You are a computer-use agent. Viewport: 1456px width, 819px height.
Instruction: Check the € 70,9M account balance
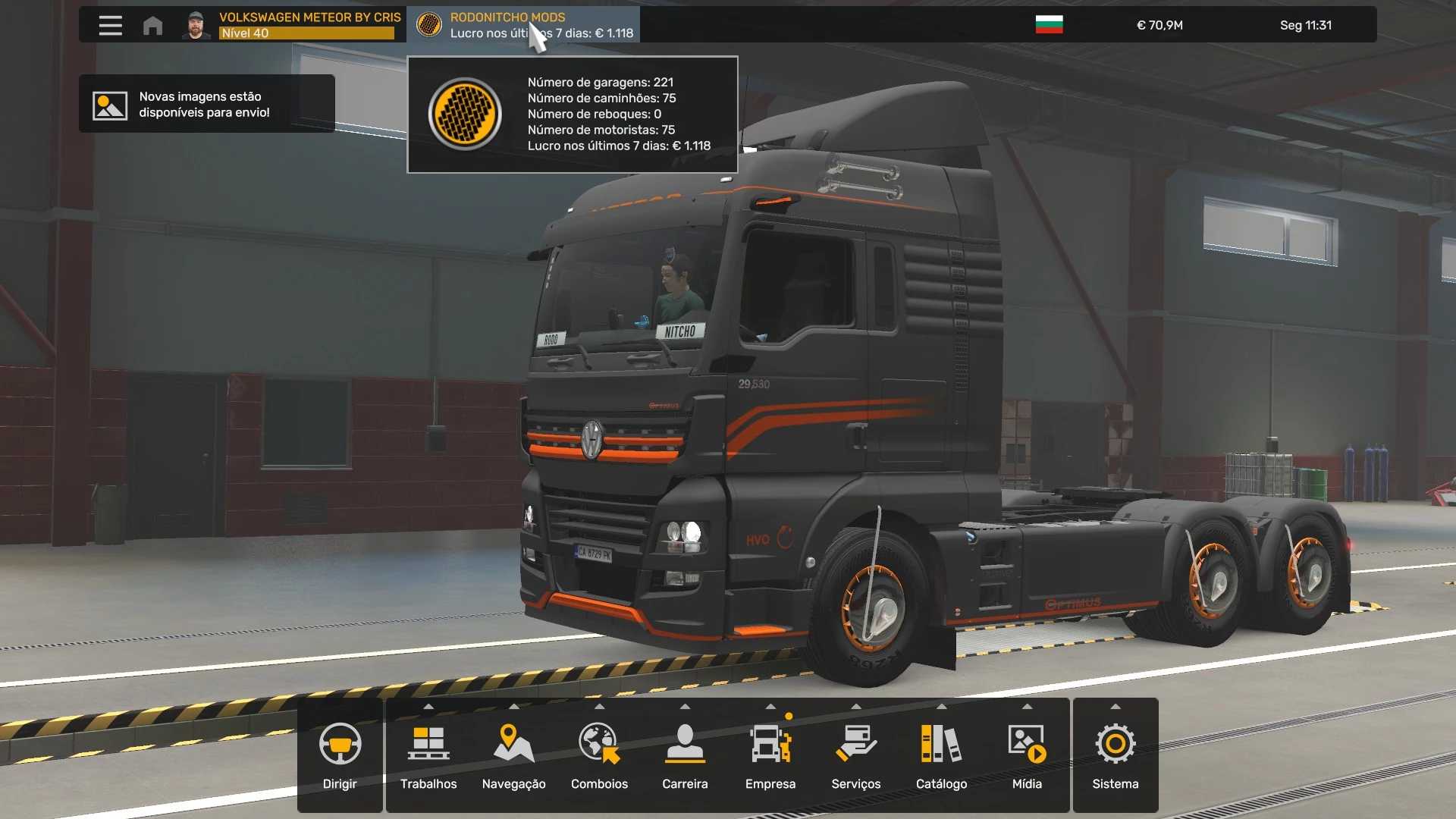[x=1159, y=25]
